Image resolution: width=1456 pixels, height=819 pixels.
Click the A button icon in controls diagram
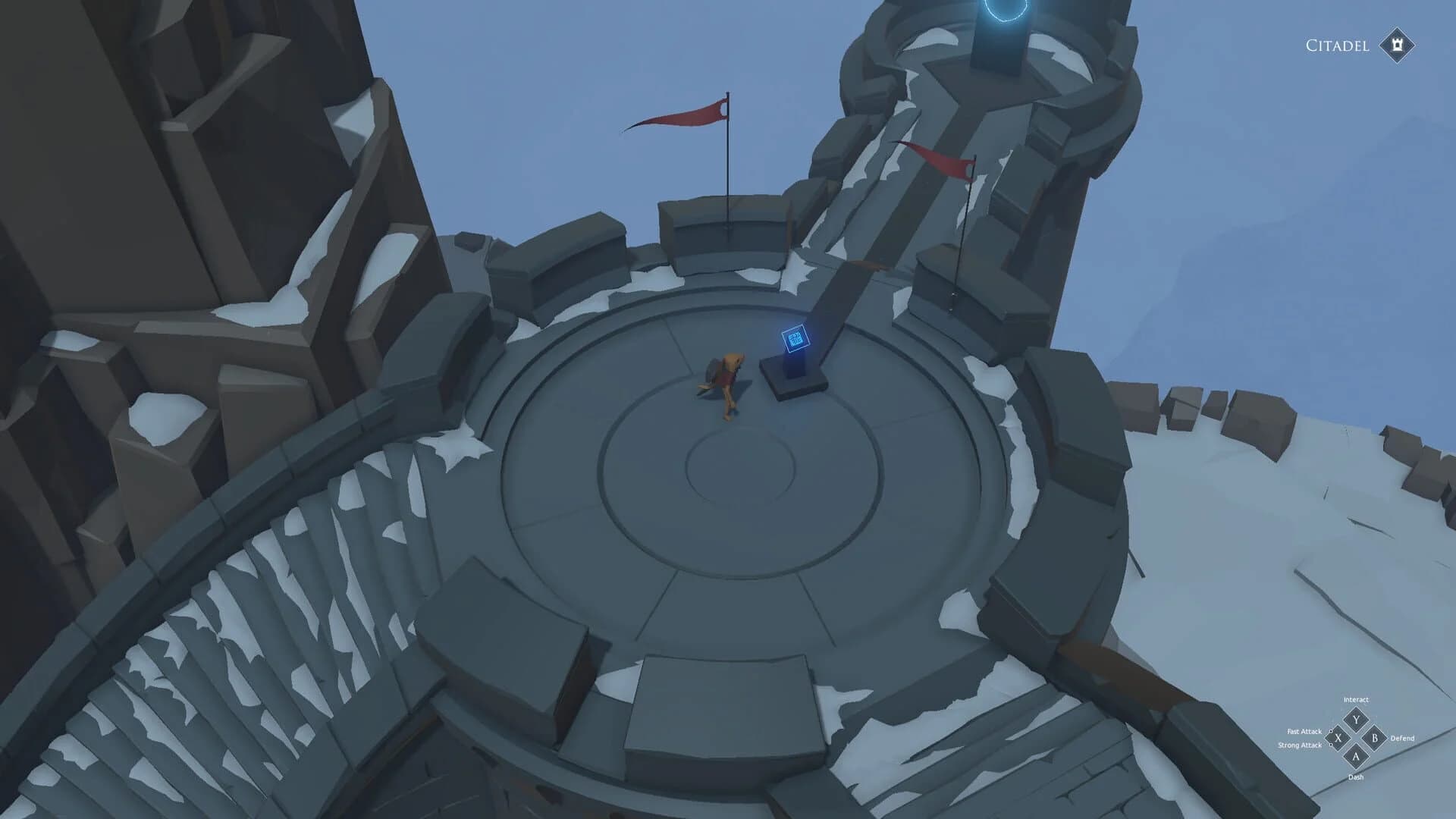point(1356,756)
